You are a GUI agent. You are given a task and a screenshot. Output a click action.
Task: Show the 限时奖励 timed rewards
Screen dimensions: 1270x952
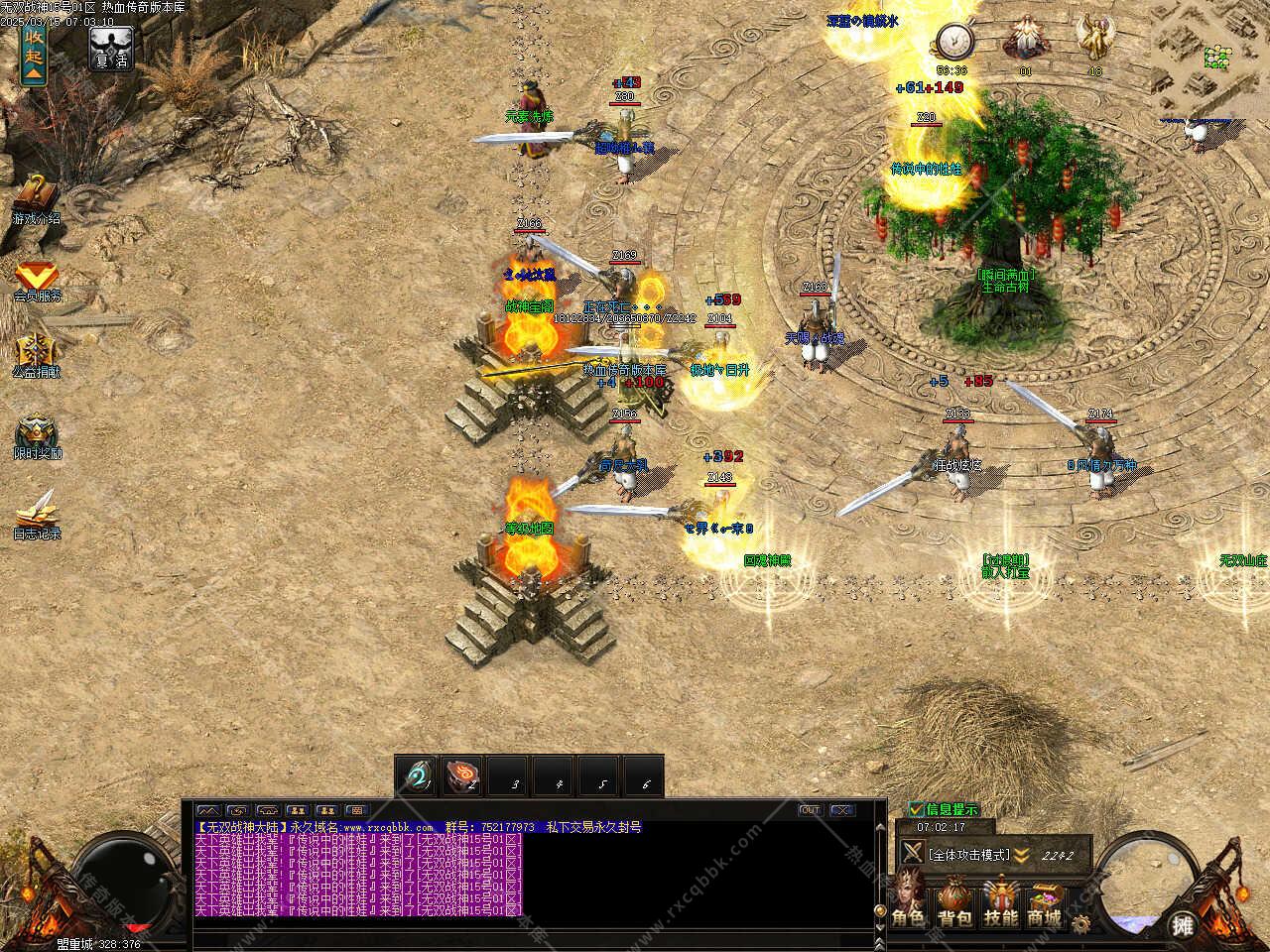(37, 435)
